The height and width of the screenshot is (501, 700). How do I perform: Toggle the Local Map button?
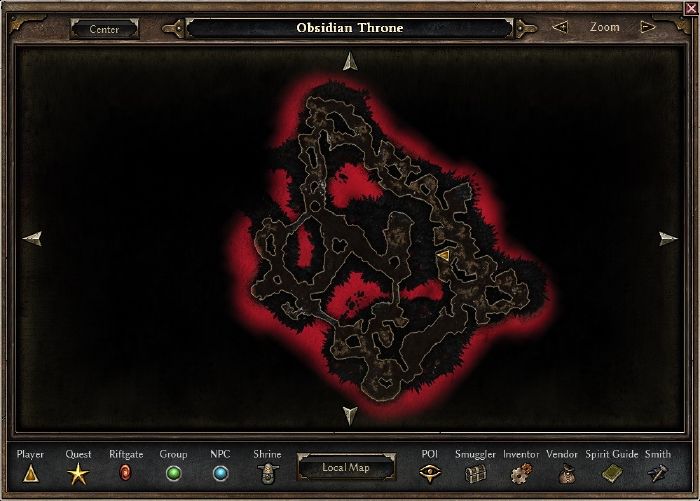345,467
